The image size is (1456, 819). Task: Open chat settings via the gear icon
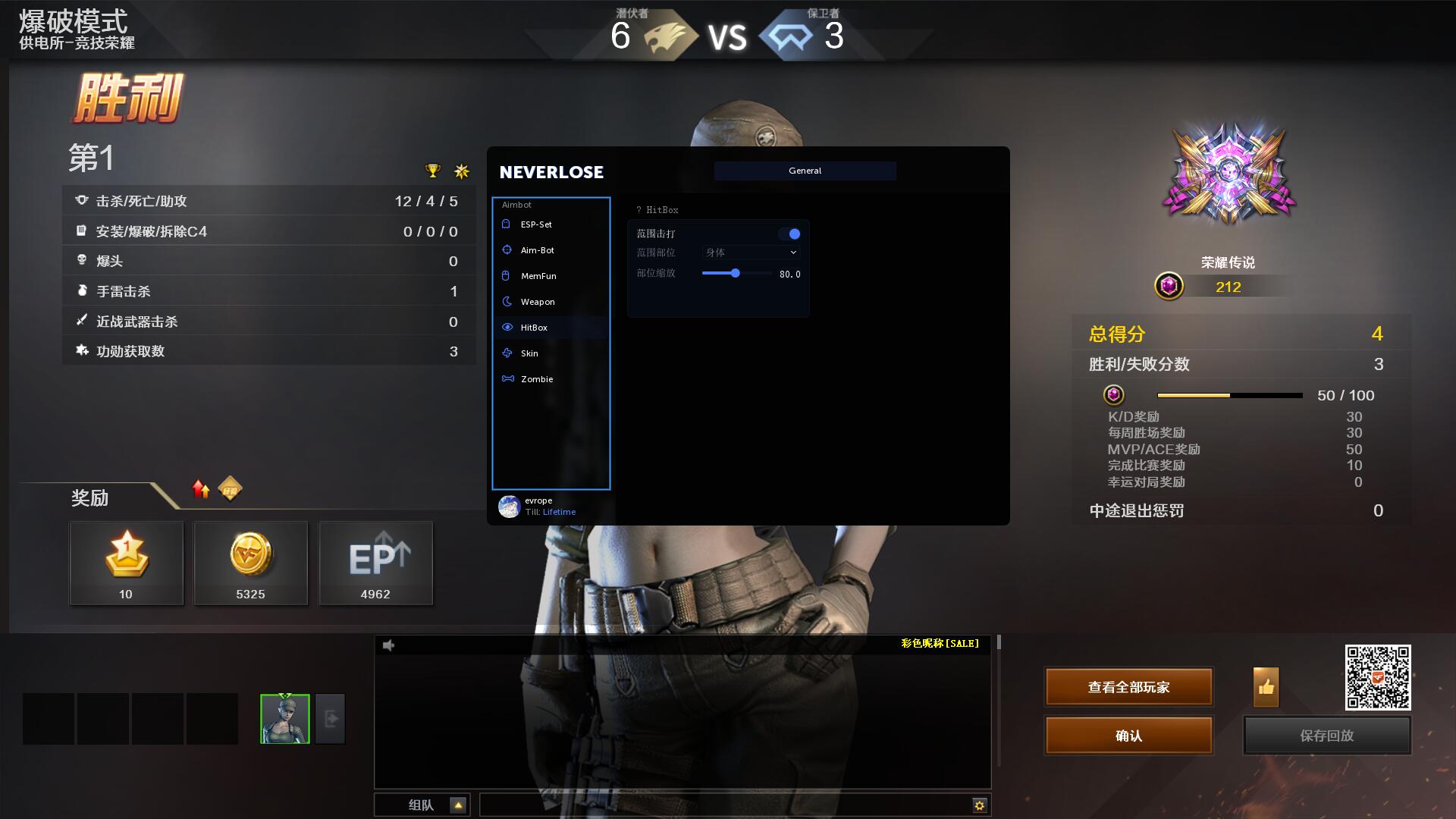pyautogui.click(x=979, y=805)
